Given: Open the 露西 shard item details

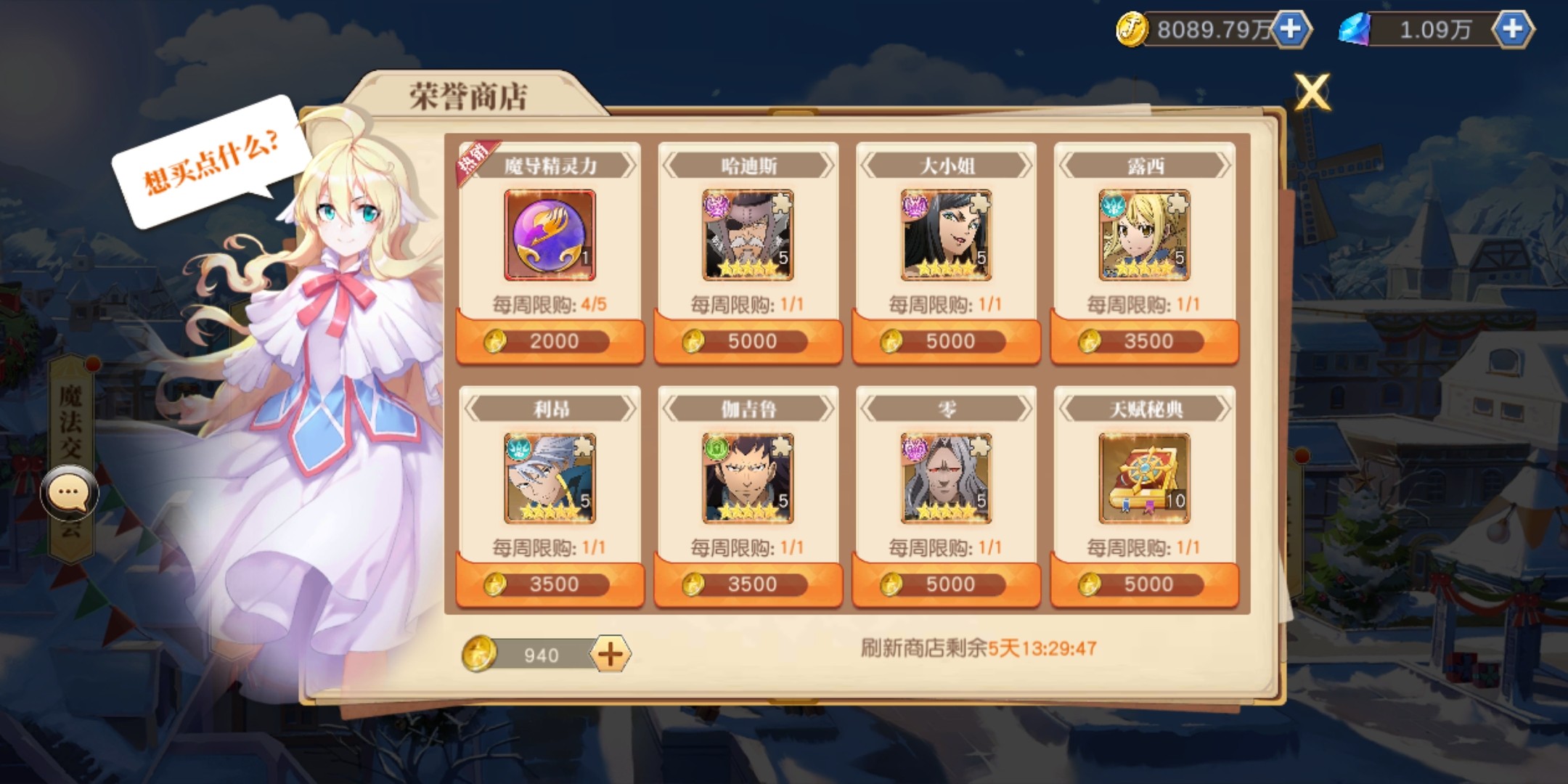Looking at the screenshot, I should coord(1144,235).
